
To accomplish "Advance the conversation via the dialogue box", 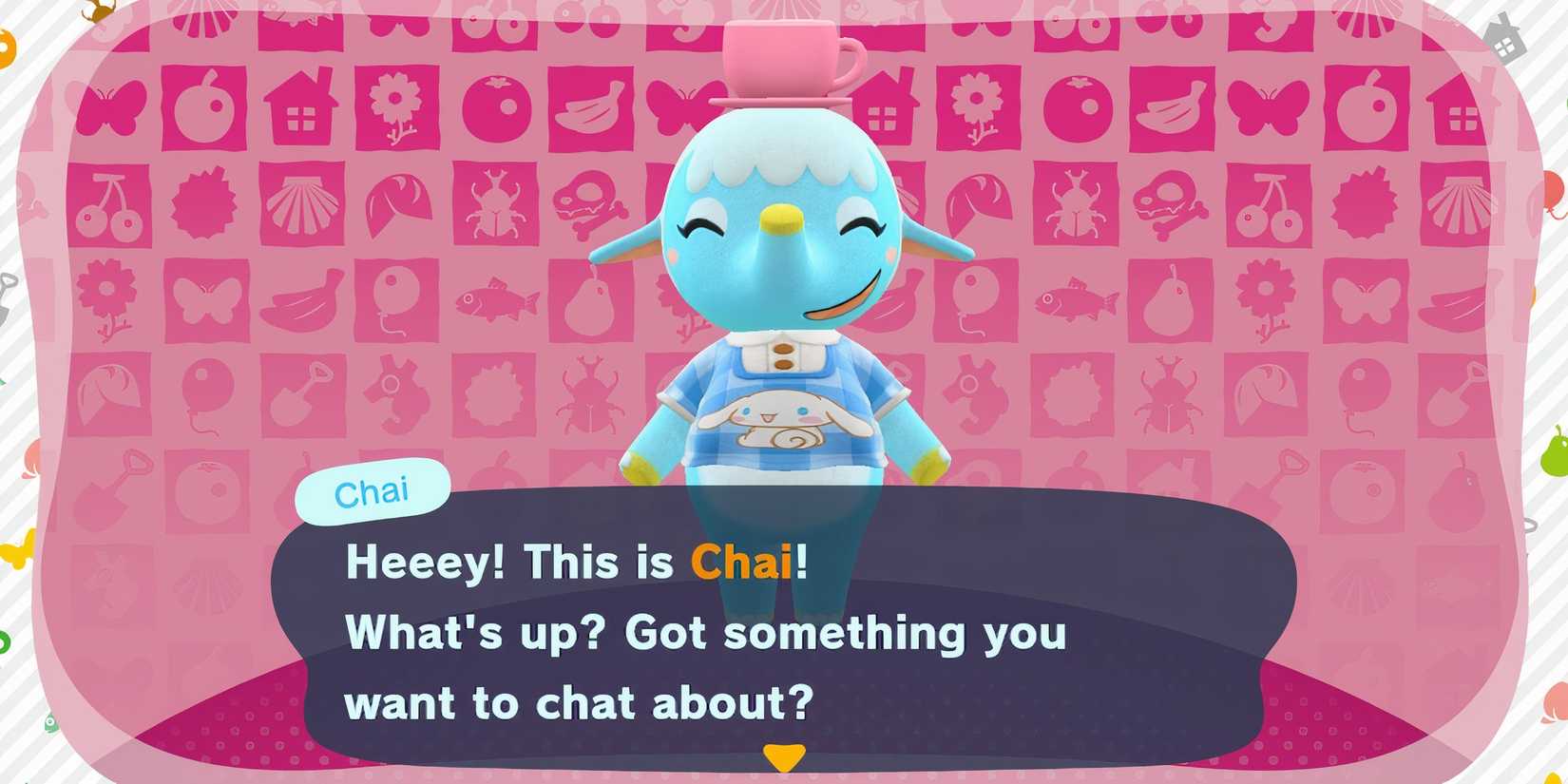I will (779, 632).
